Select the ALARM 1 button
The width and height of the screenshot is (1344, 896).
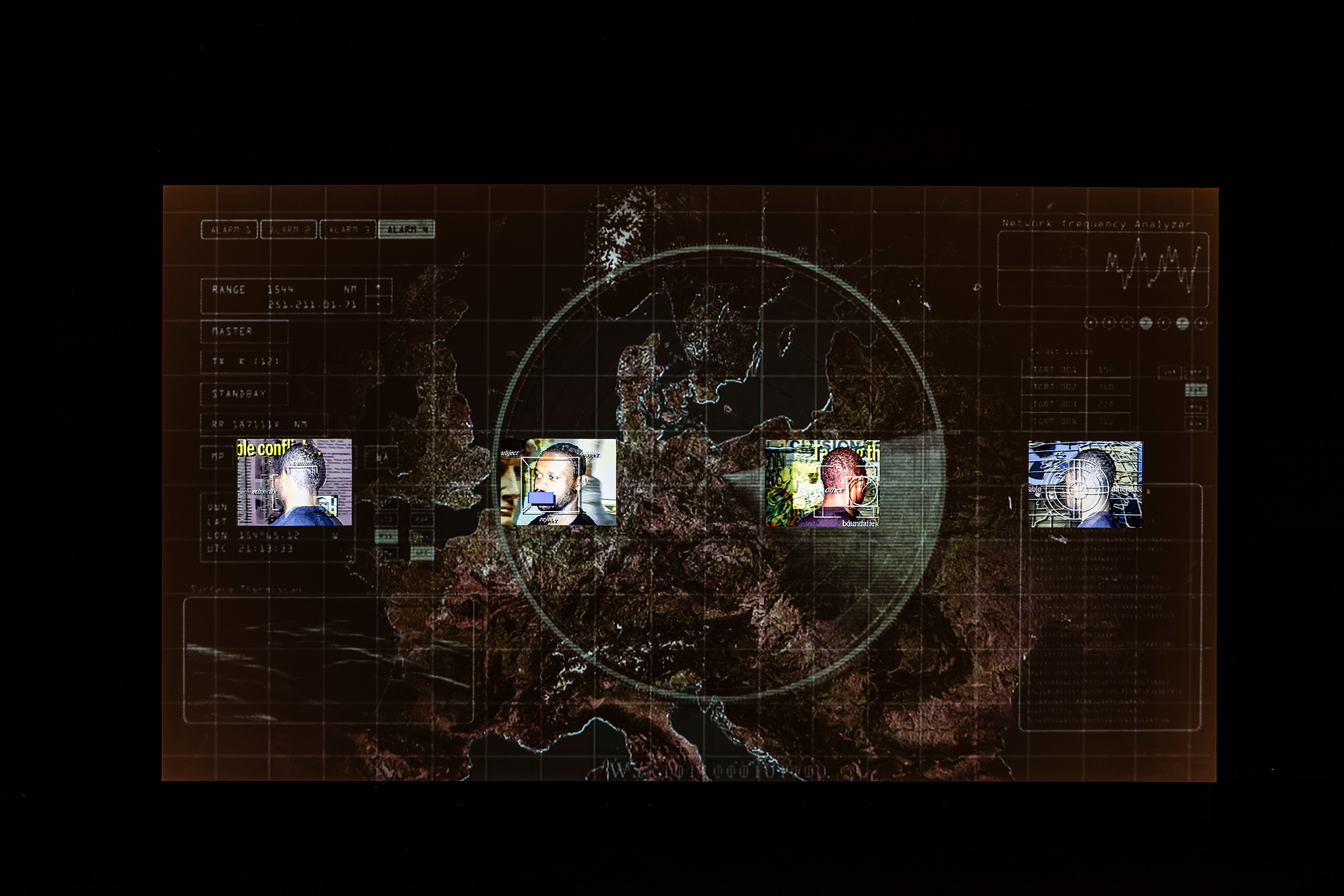[229, 230]
